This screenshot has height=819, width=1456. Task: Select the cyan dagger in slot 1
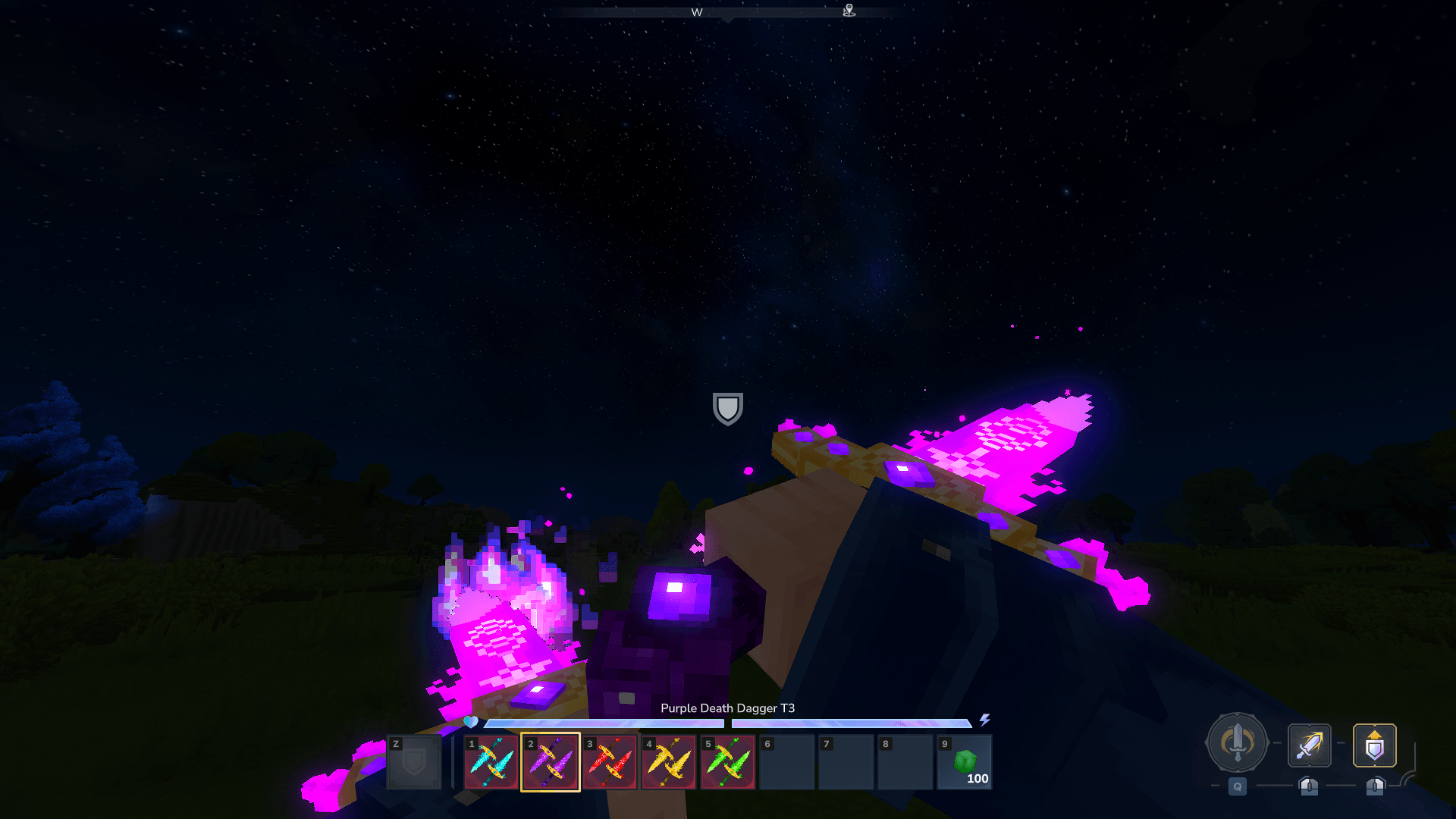[491, 762]
